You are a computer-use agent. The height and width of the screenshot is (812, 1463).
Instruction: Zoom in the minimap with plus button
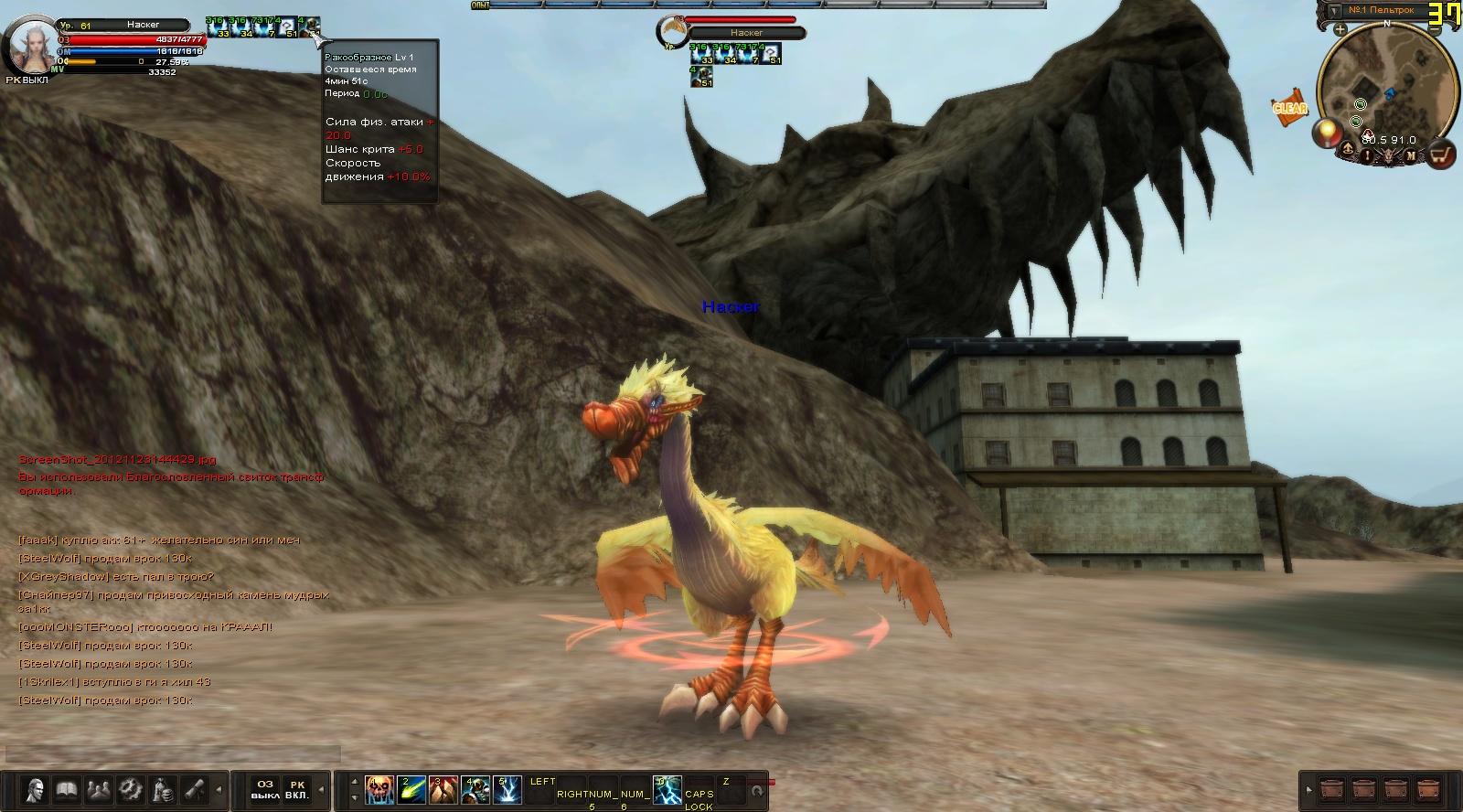pos(1340,29)
